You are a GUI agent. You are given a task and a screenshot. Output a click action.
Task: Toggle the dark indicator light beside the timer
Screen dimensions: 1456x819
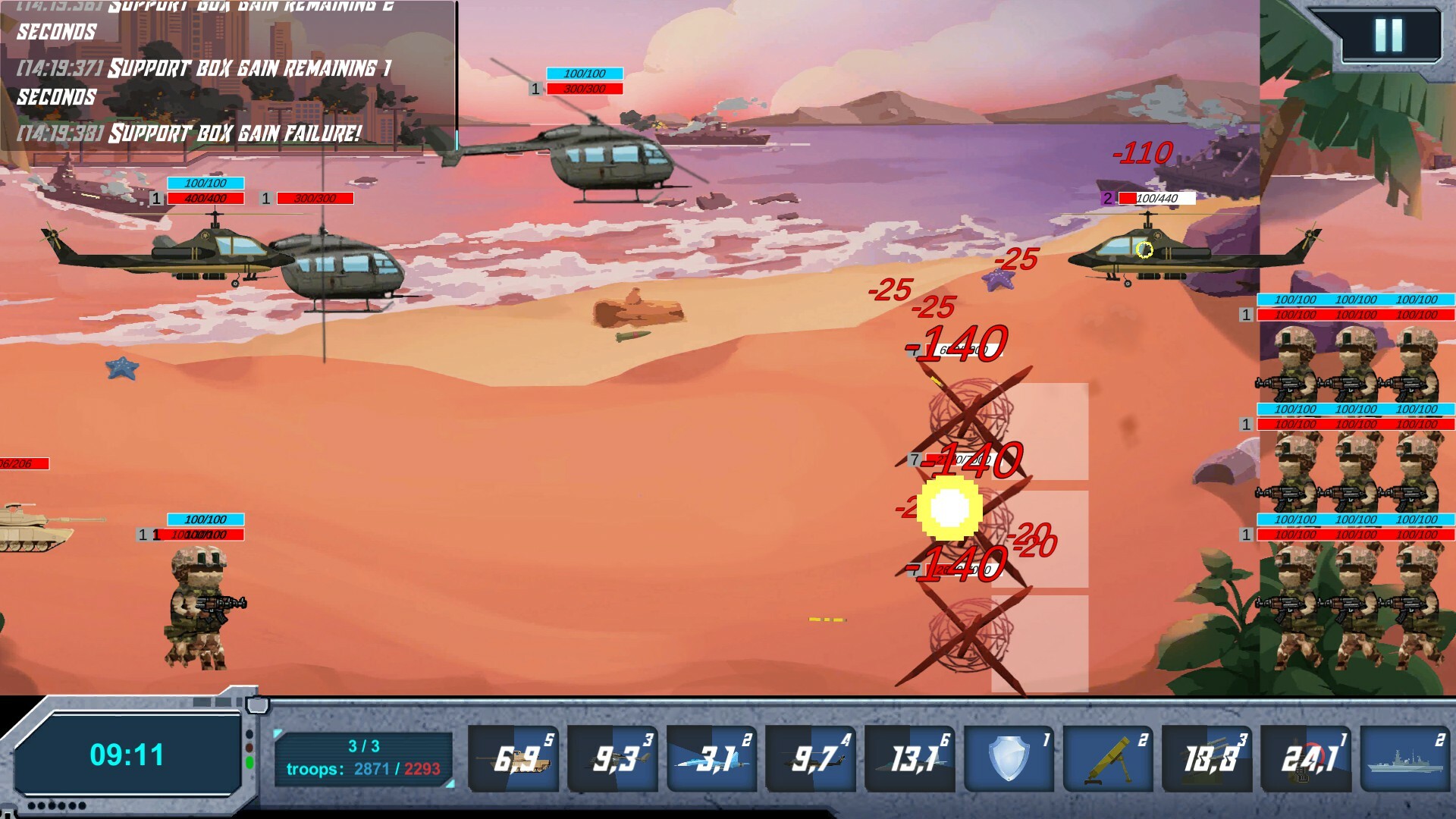(249, 733)
